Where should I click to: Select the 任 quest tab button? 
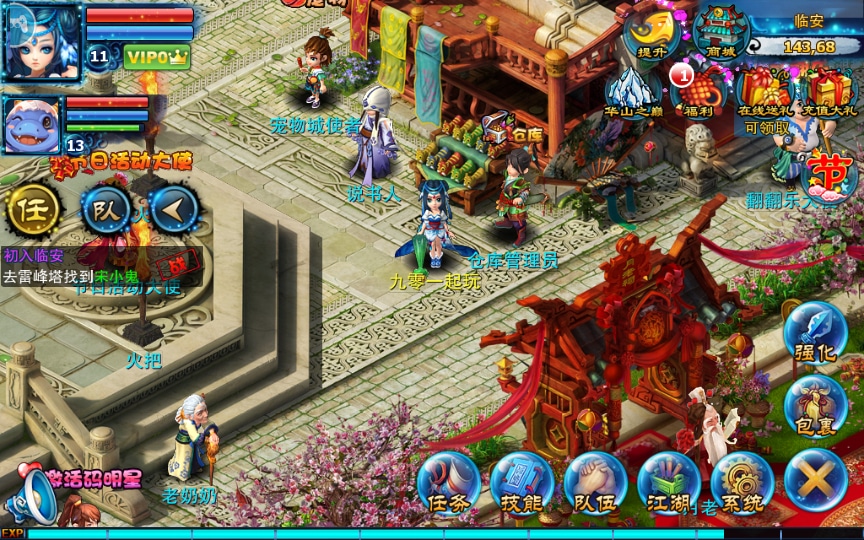point(33,210)
